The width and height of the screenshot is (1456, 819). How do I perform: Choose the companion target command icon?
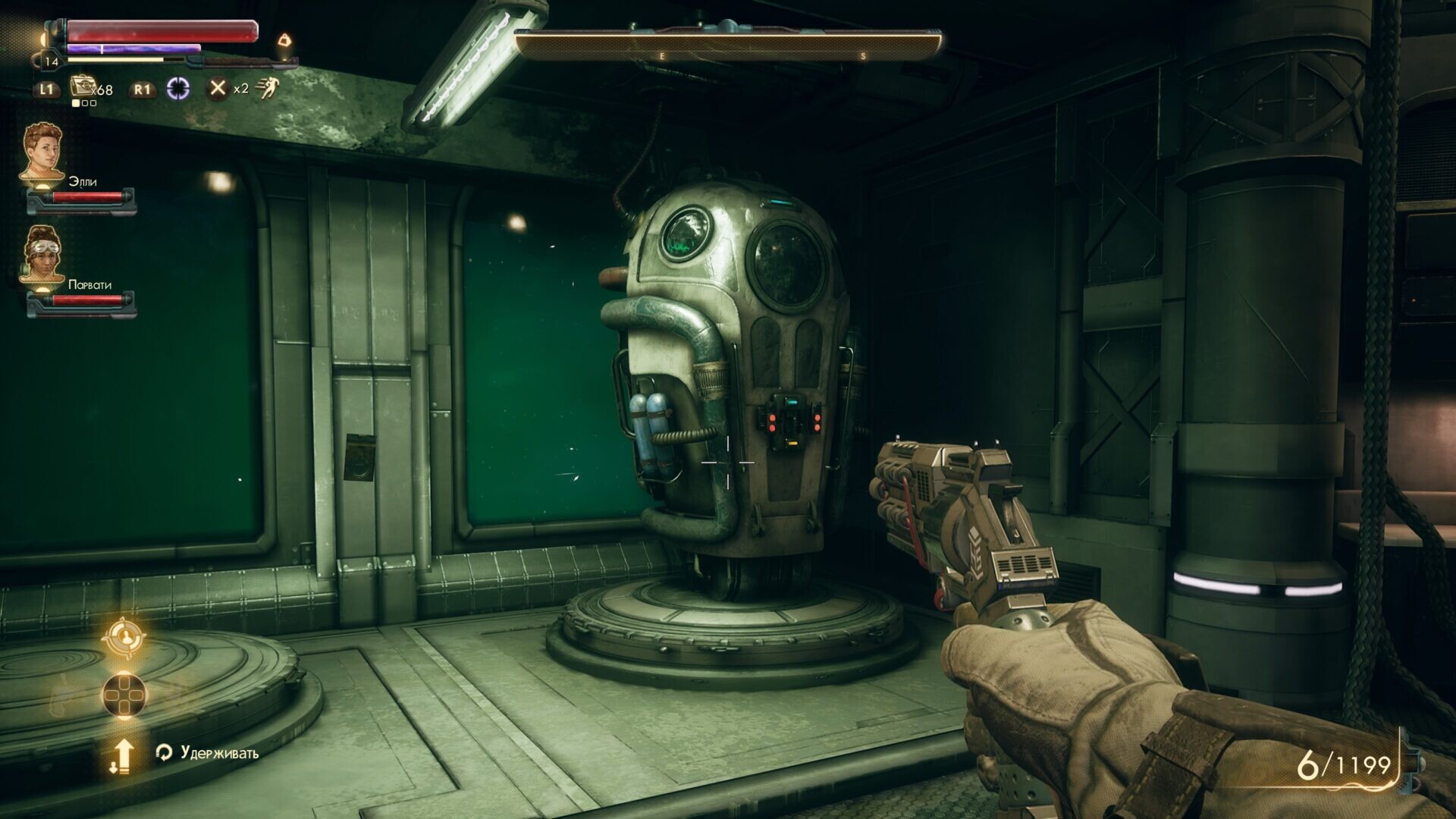[x=124, y=639]
